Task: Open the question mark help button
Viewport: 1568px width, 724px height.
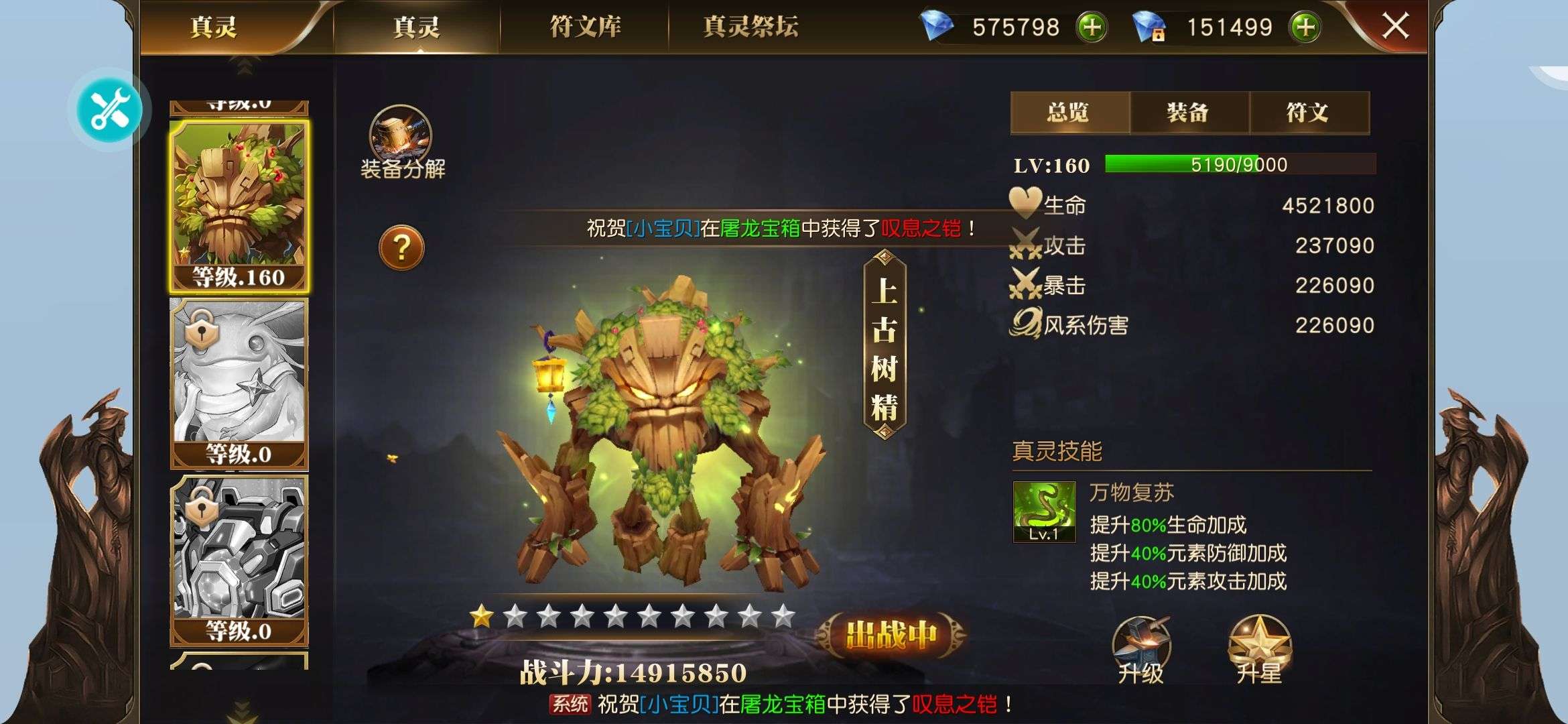Action: (401, 248)
